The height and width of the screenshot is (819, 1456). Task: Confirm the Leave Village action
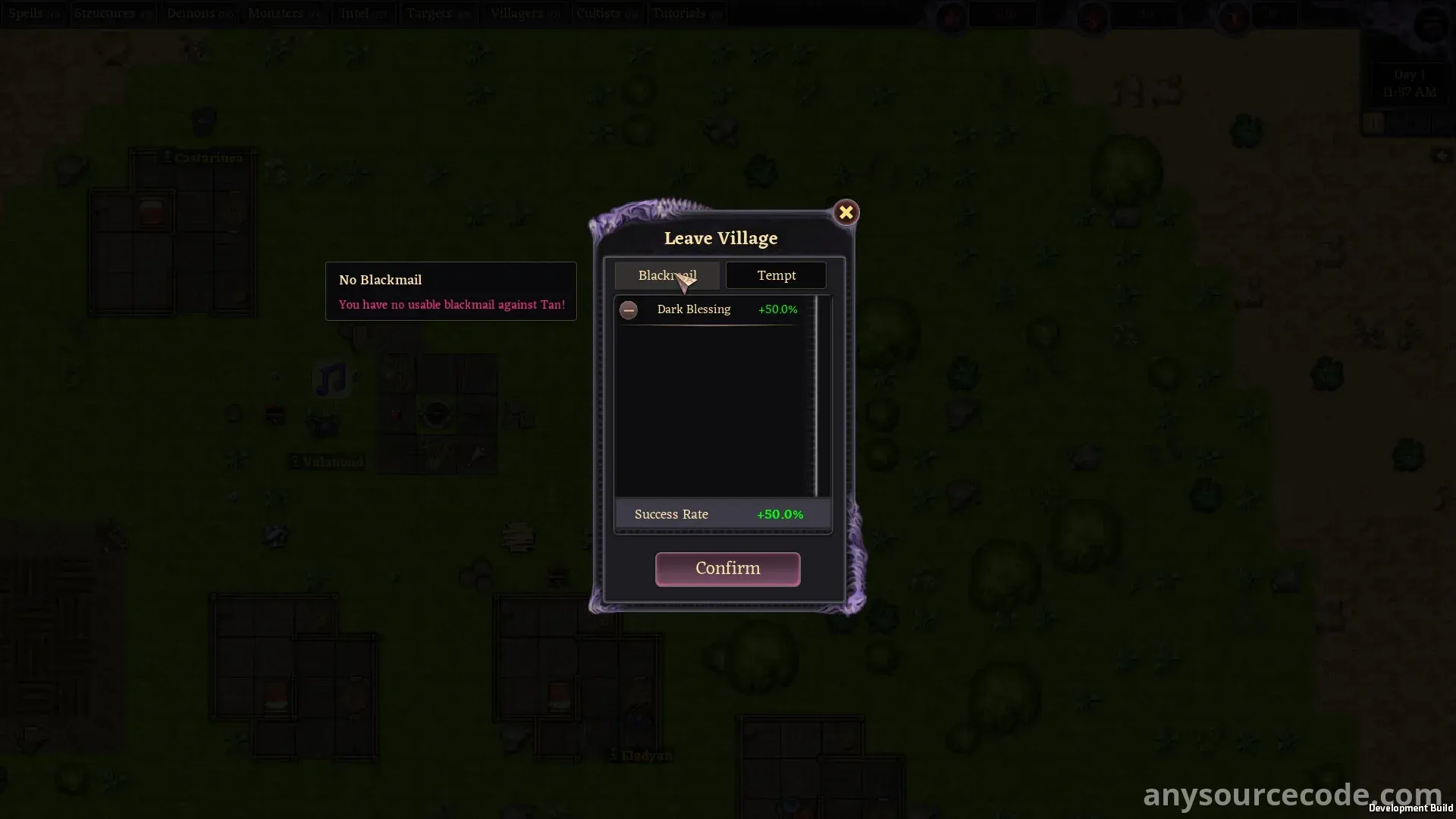click(727, 569)
